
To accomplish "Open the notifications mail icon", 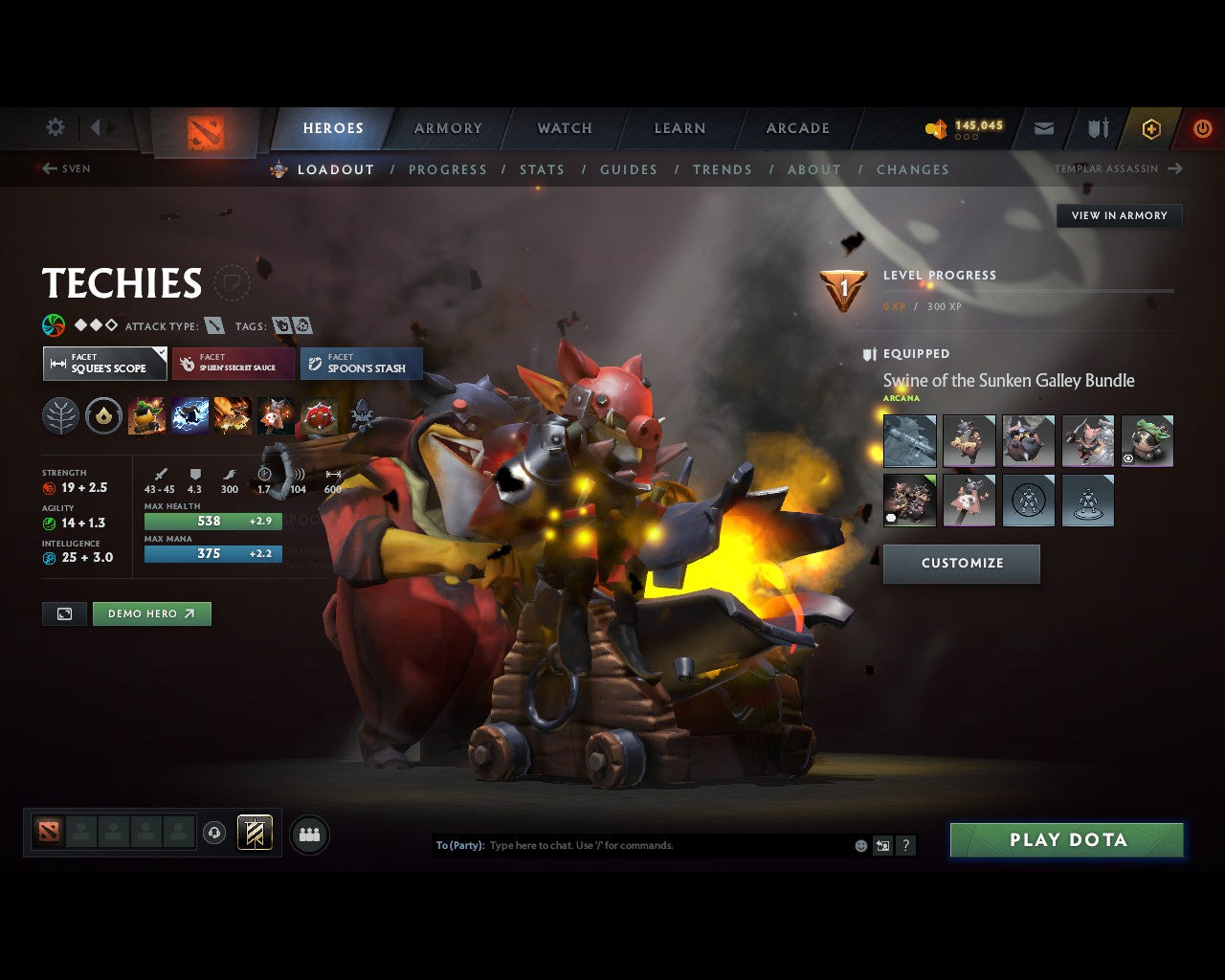I will (1043, 128).
